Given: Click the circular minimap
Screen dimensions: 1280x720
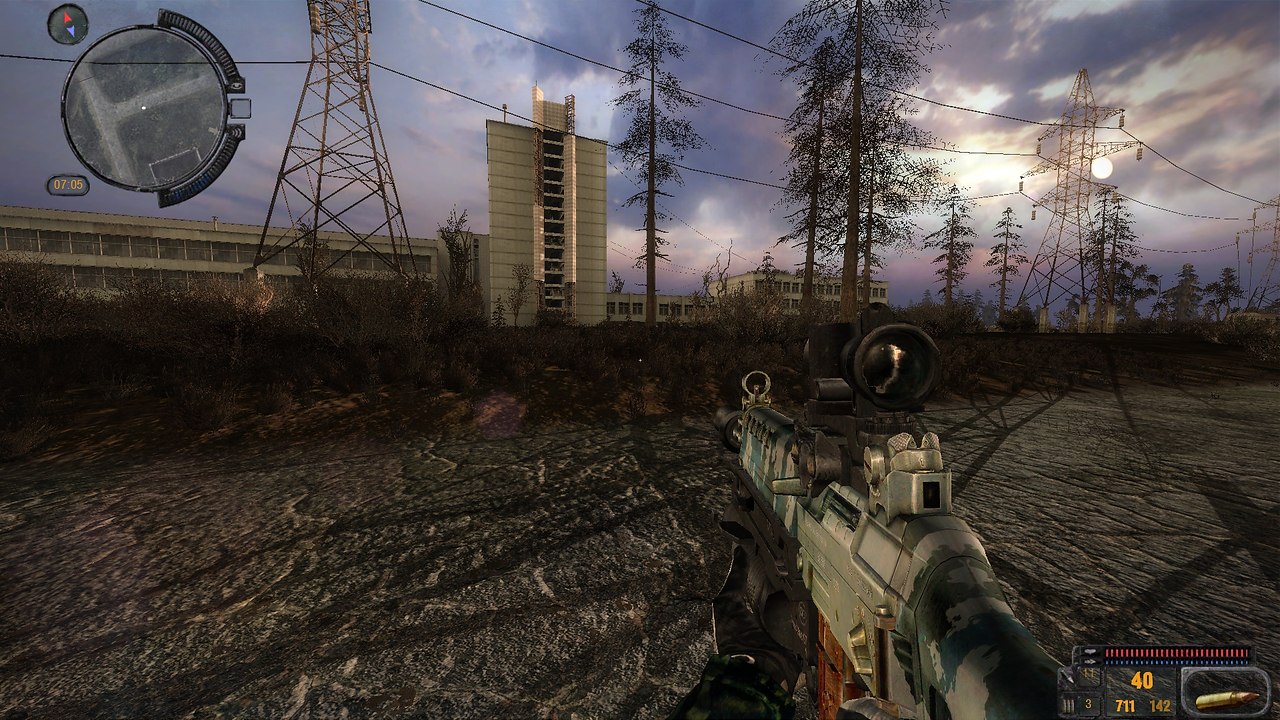Looking at the screenshot, I should (x=144, y=108).
